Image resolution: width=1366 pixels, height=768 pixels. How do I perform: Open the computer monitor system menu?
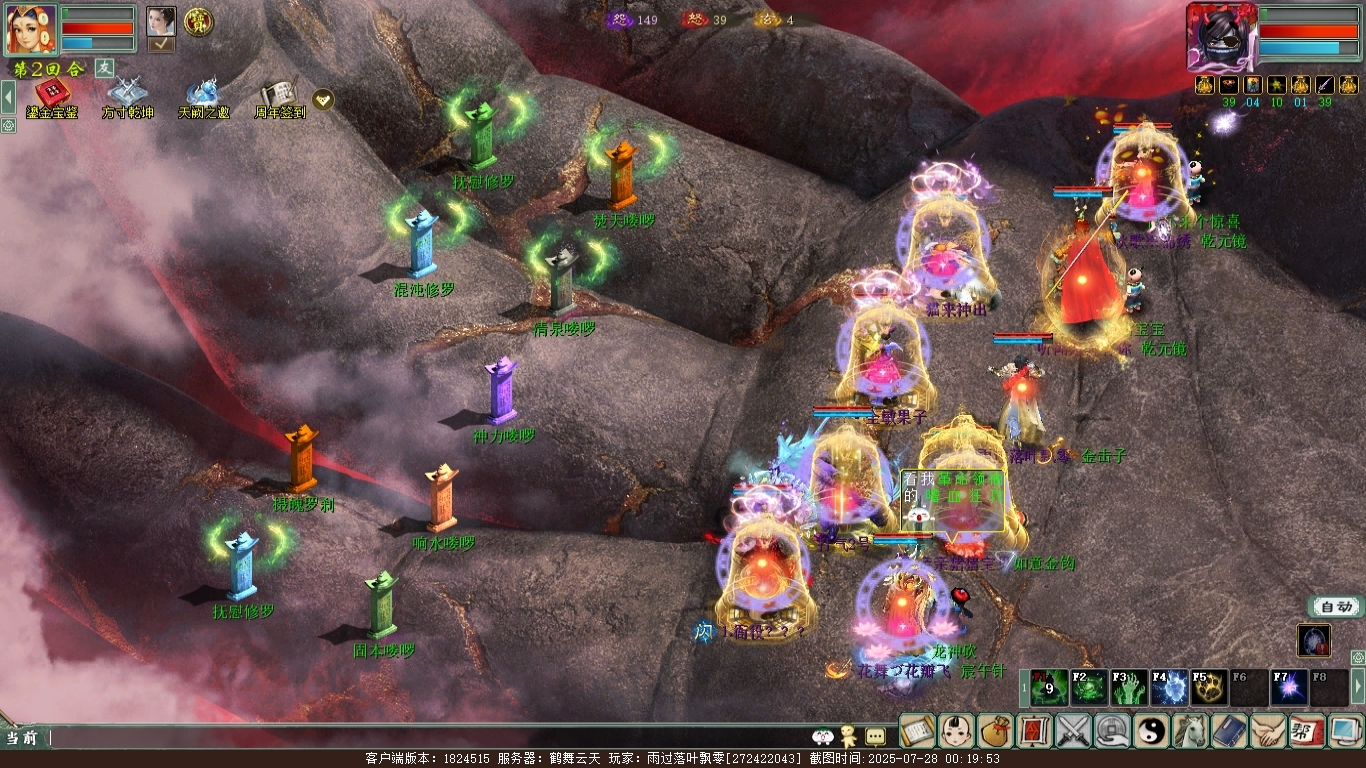tap(1346, 731)
